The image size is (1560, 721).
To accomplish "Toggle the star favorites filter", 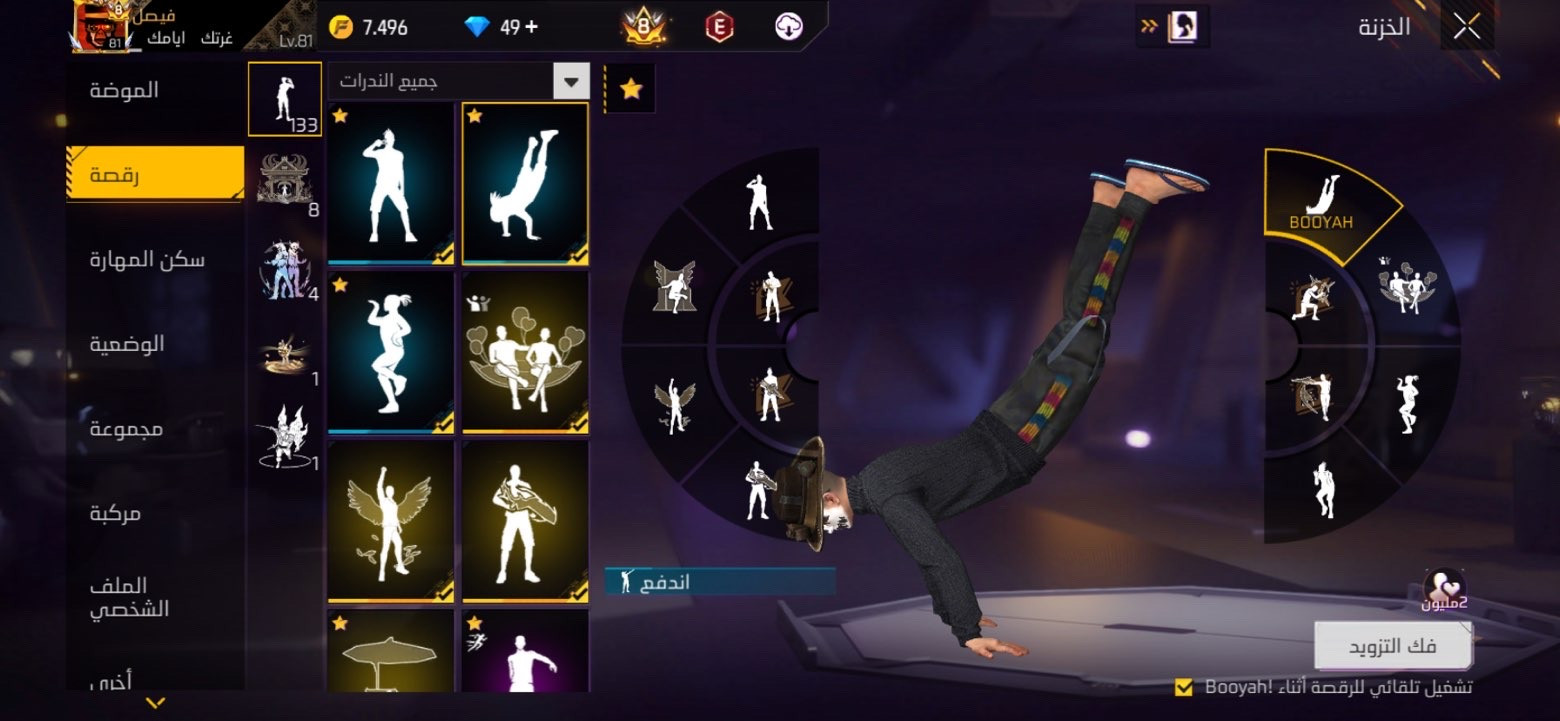I will point(630,89).
